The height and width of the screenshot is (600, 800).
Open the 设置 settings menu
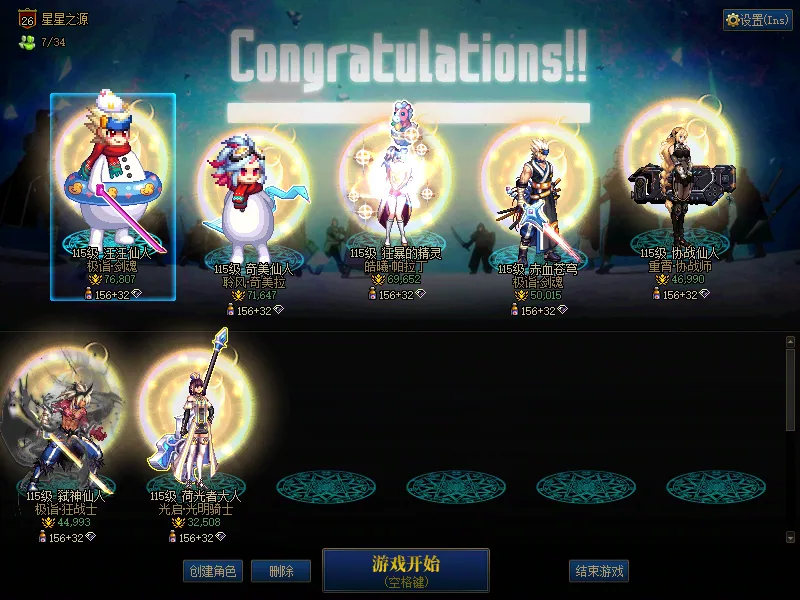[757, 20]
